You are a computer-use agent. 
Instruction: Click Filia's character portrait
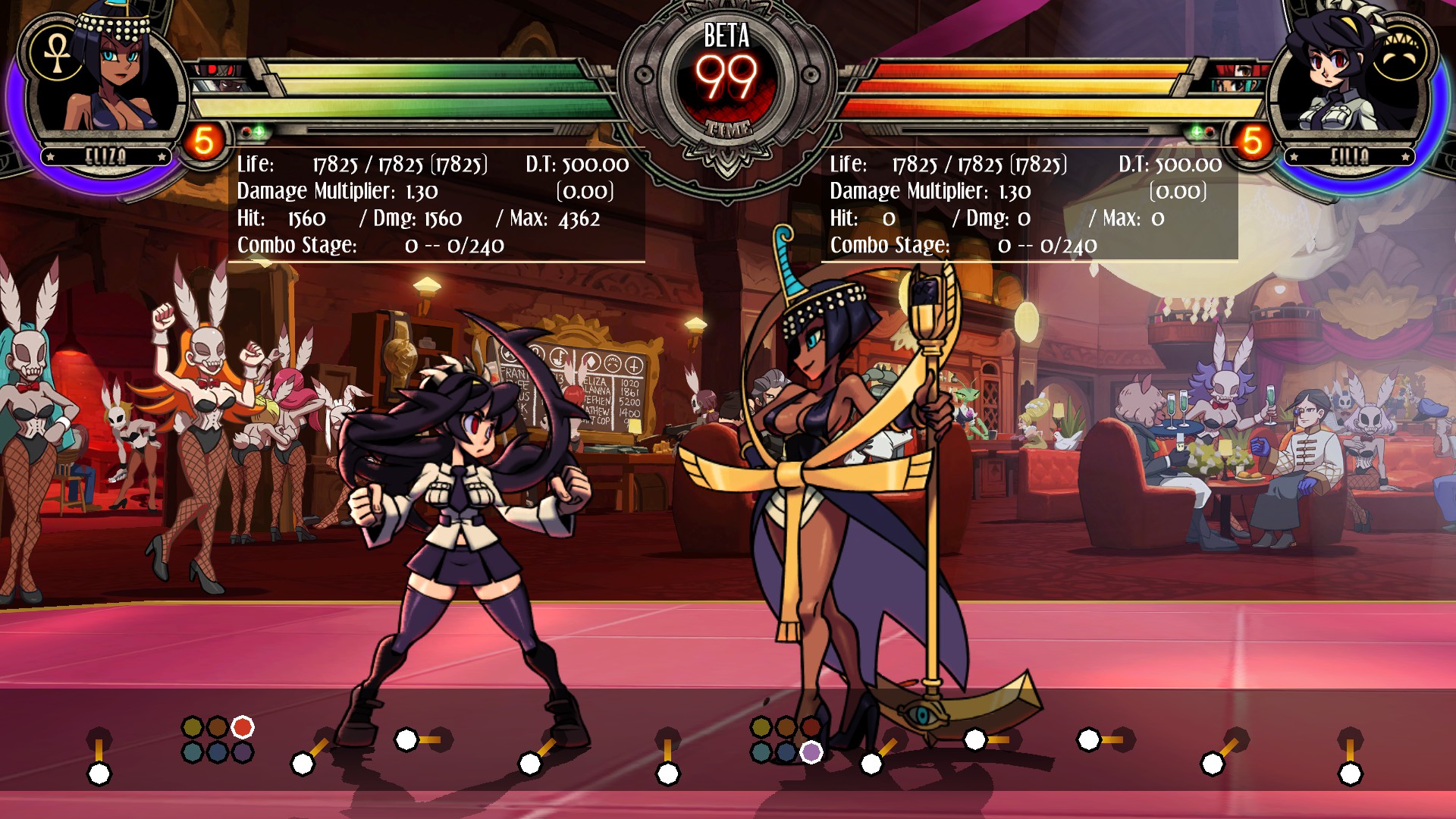click(1338, 76)
